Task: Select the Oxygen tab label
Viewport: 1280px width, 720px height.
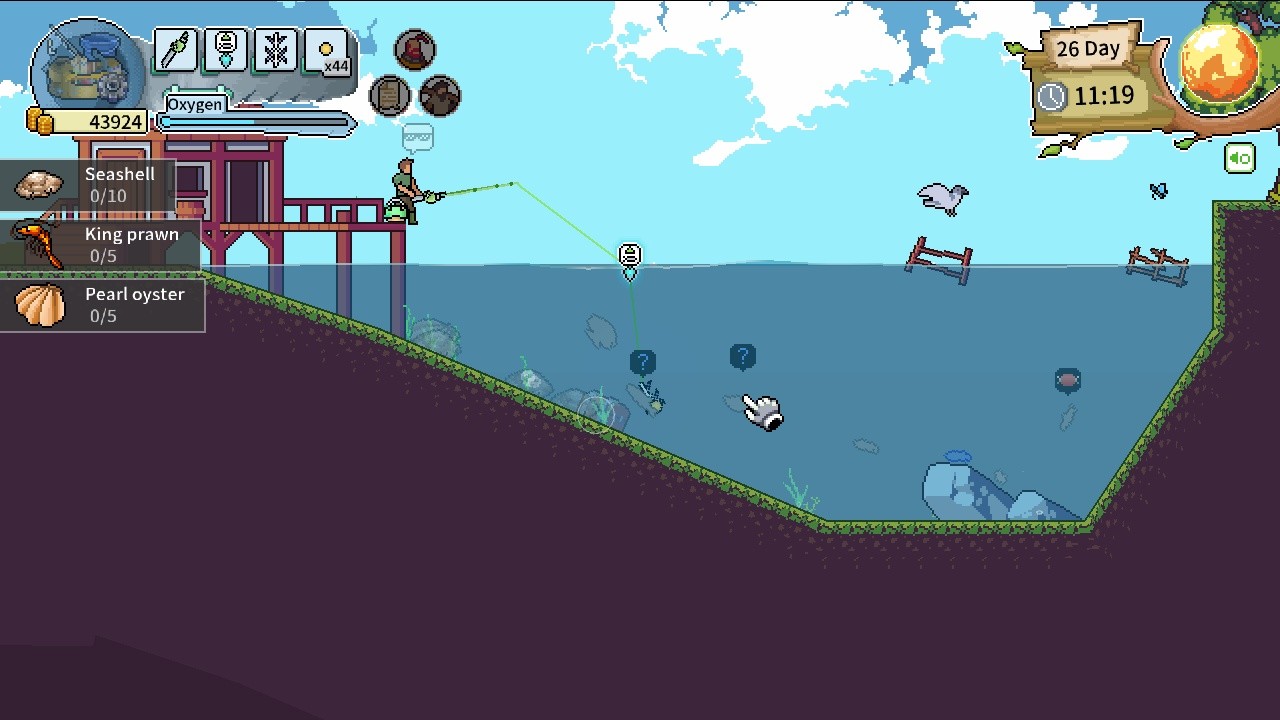Action: [196, 104]
